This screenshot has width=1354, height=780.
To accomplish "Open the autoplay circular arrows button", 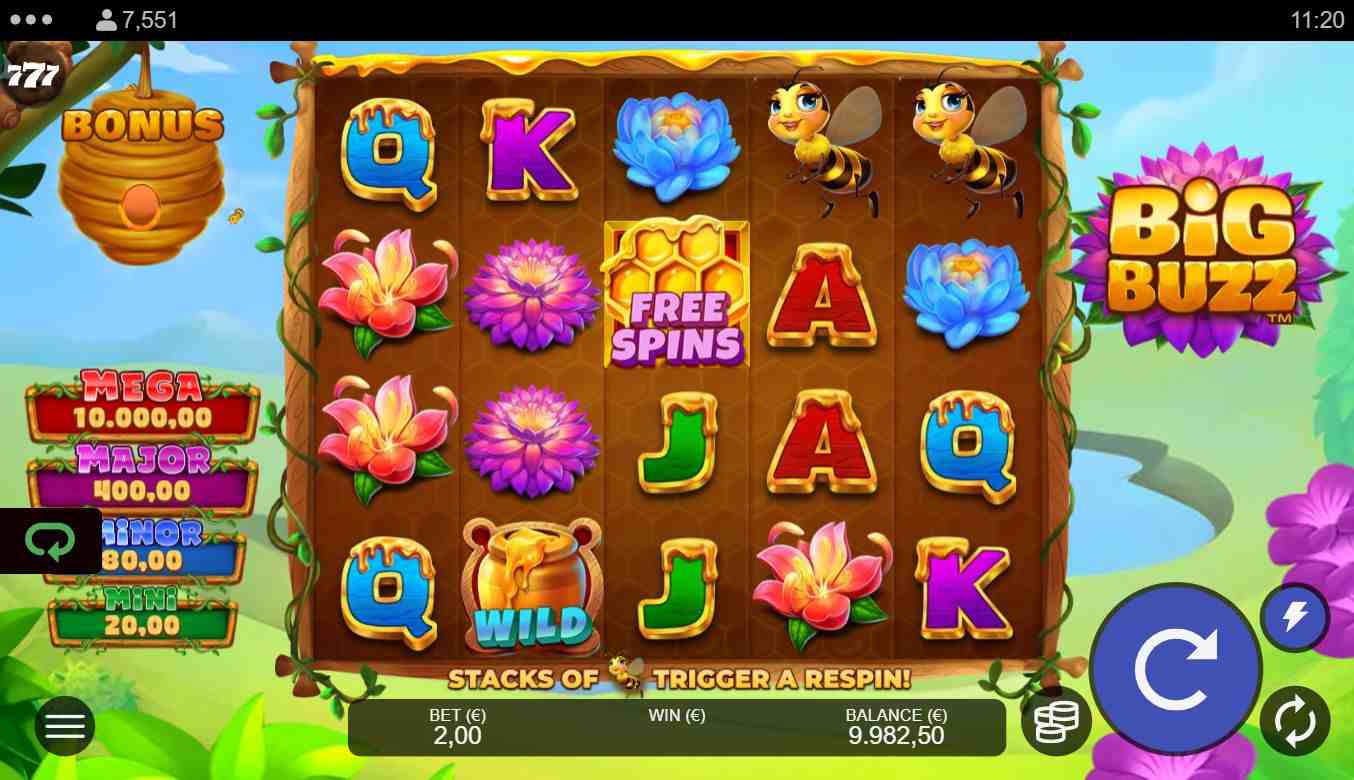I will pos(1295,721).
